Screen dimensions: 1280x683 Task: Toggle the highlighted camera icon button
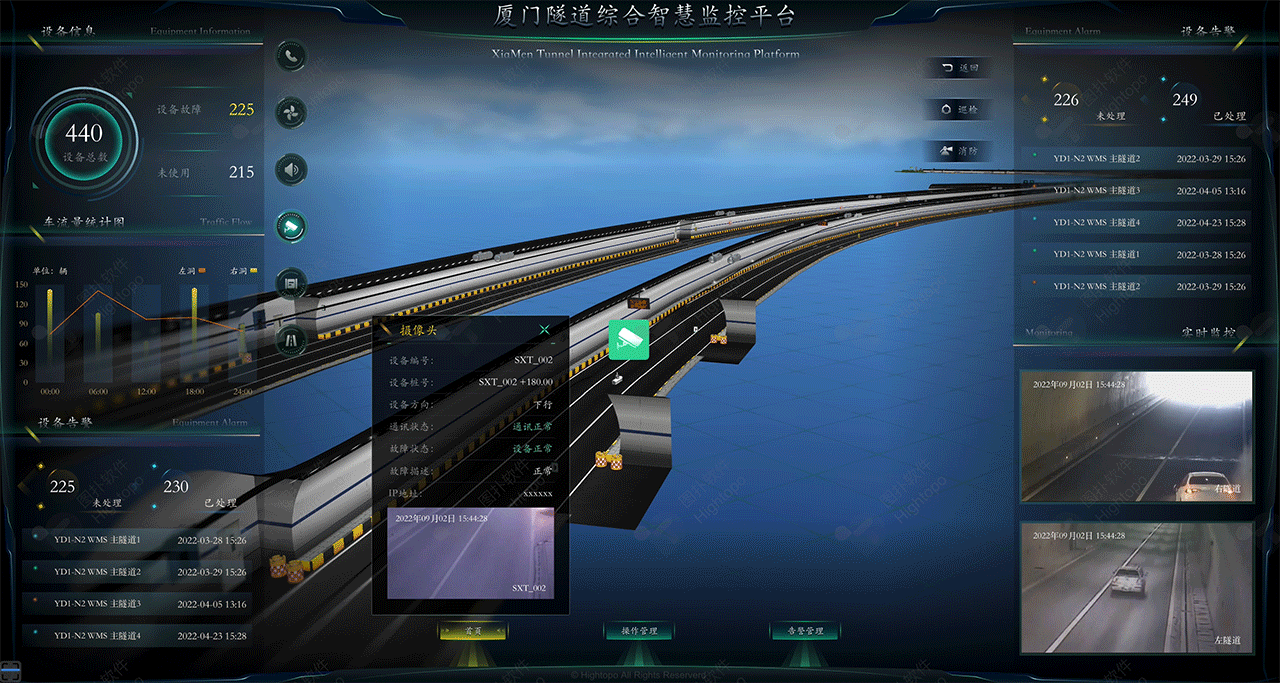tap(291, 227)
